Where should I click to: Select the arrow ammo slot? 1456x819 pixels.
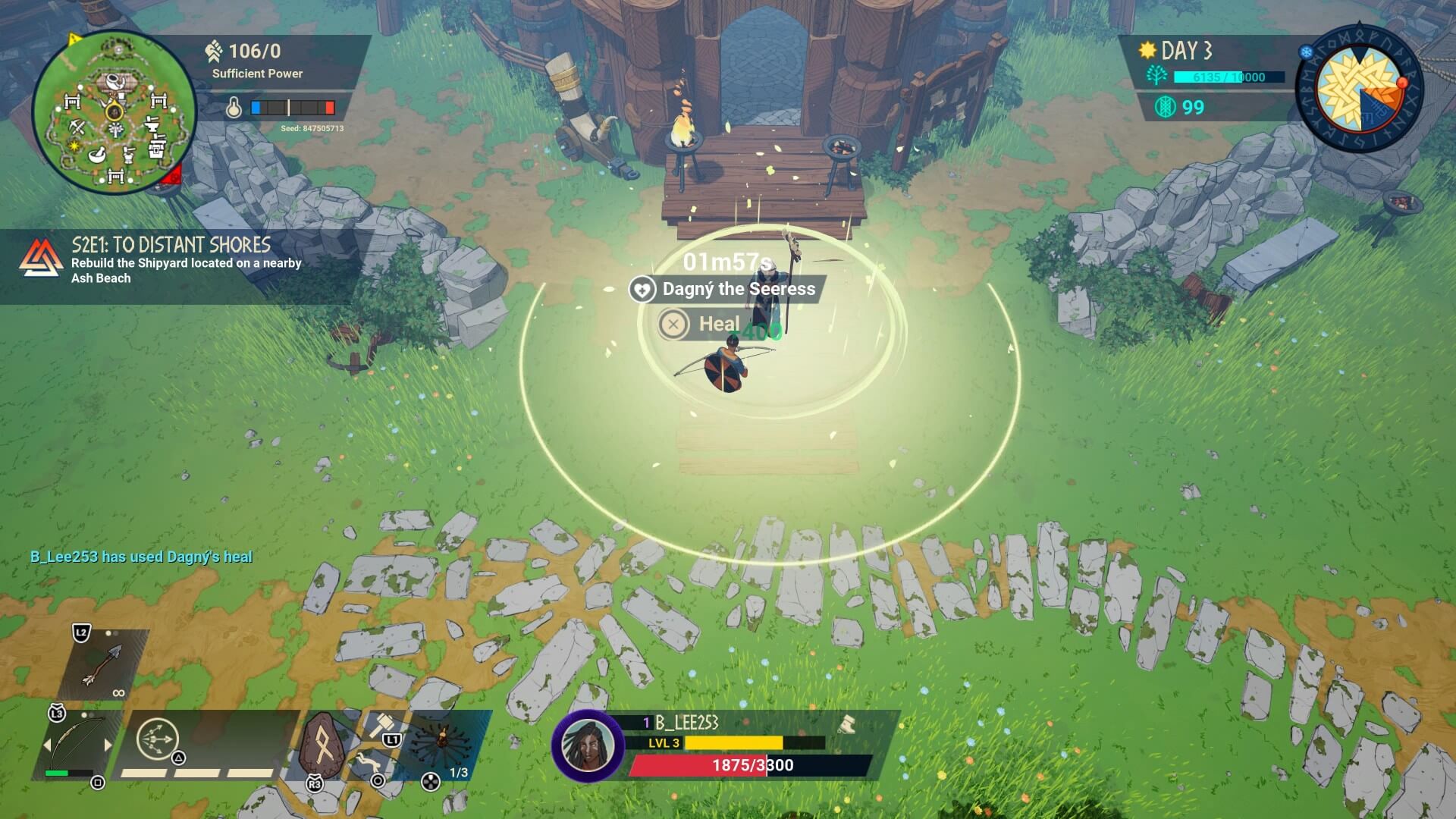coord(102,665)
